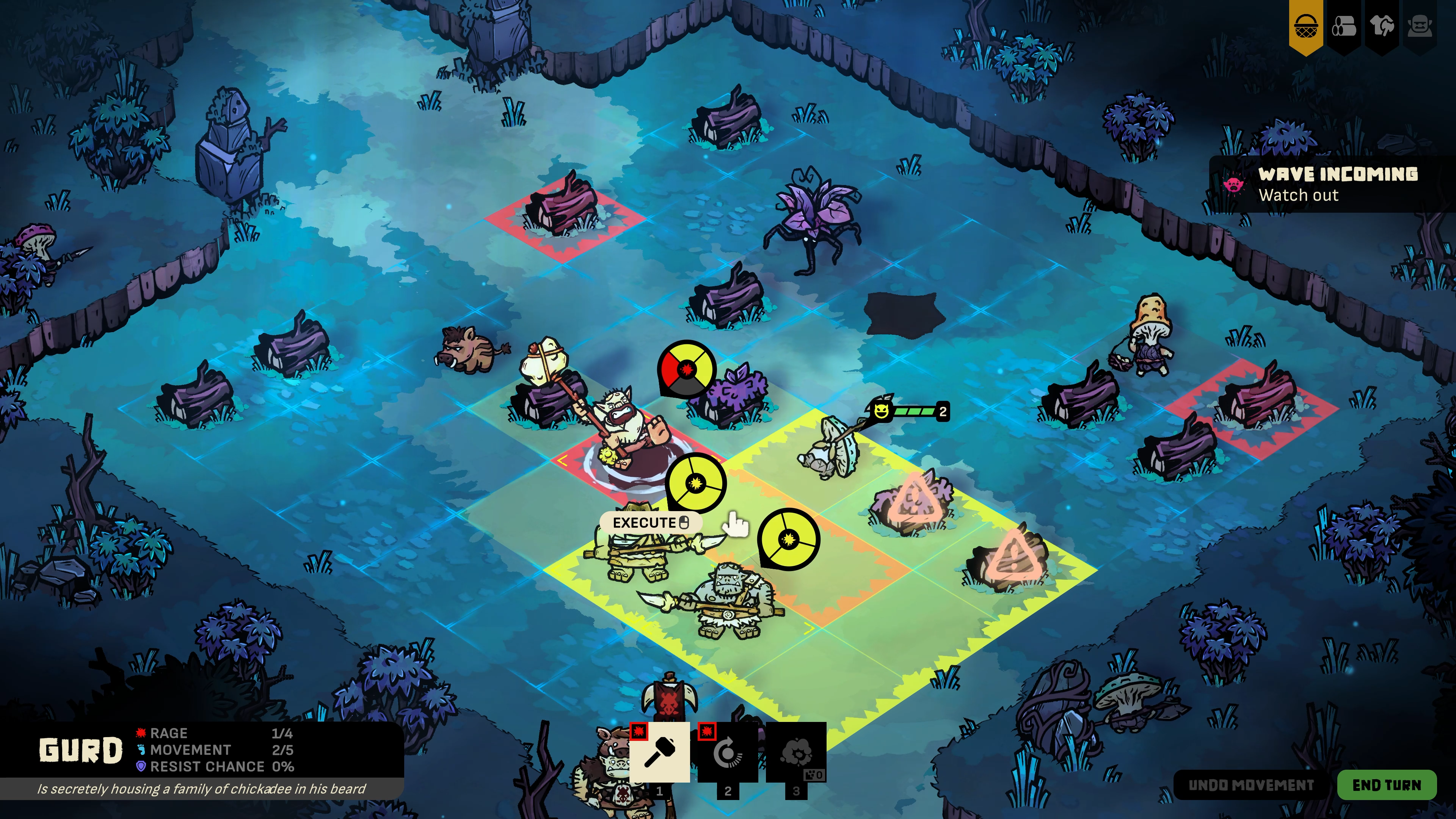Activate the smoke cloud ability
Image resolution: width=1456 pixels, height=819 pixels.
(x=796, y=752)
